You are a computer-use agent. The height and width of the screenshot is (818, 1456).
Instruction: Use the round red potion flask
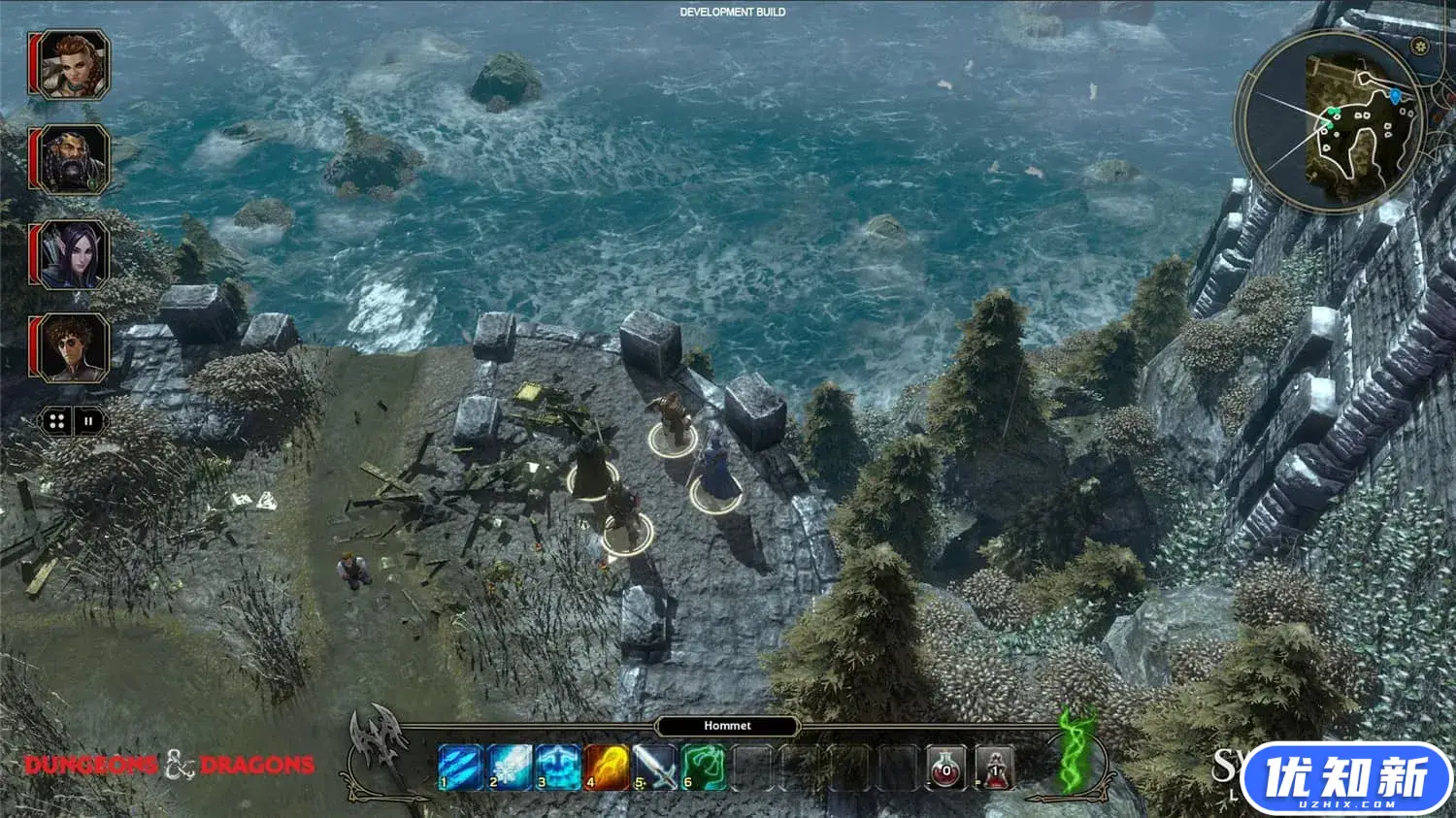[x=946, y=768]
